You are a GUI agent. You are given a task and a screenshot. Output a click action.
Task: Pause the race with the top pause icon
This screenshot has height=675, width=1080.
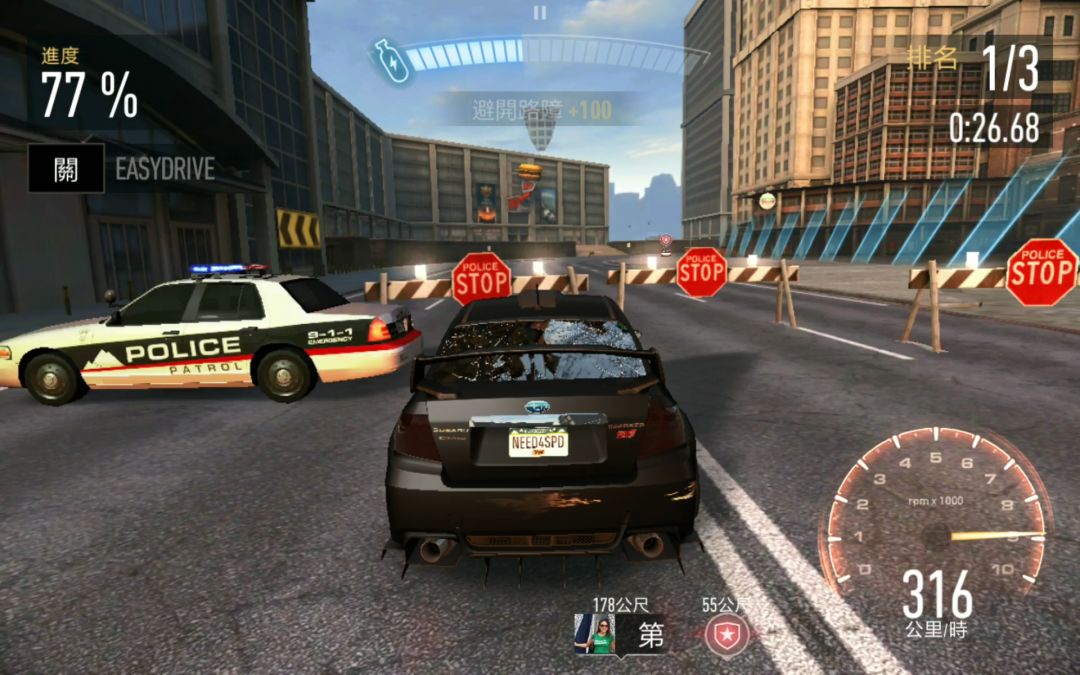point(540,13)
